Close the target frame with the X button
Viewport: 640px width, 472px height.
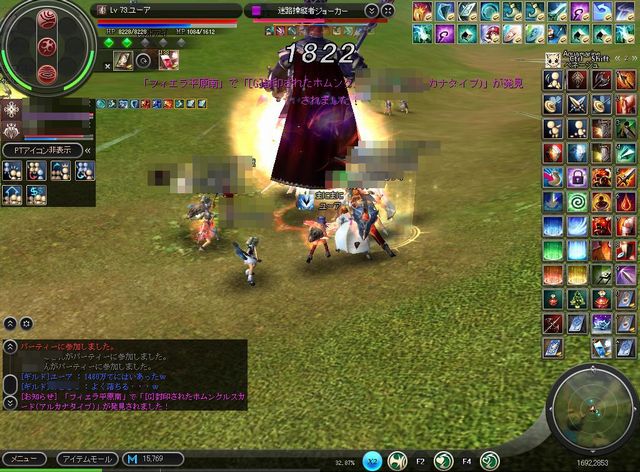point(389,10)
